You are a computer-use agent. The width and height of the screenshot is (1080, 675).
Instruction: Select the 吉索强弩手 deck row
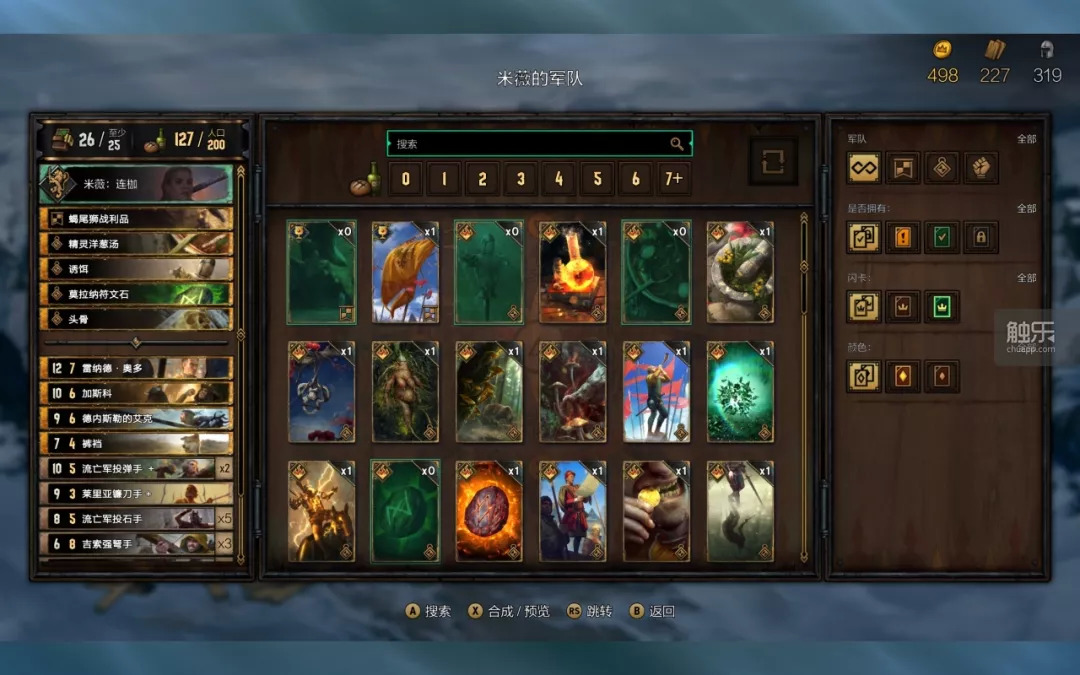(135, 543)
